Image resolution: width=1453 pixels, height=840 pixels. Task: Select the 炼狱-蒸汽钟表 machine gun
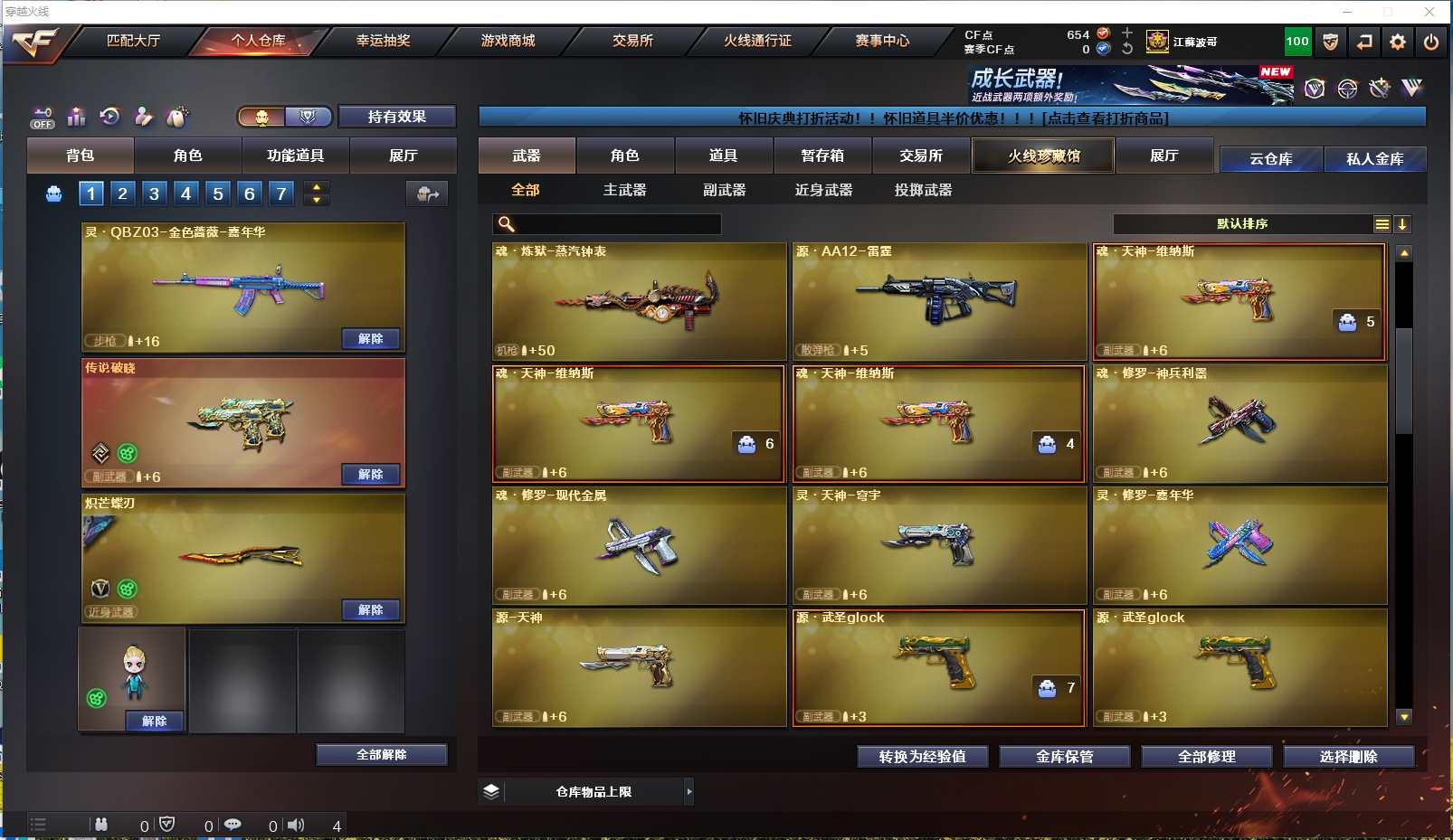(x=639, y=301)
